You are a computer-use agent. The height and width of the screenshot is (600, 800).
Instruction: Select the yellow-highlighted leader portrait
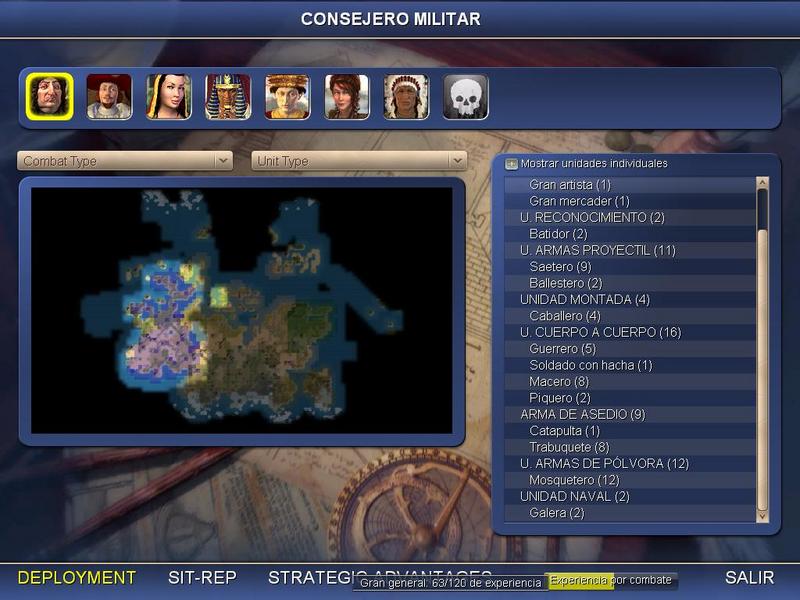coord(49,97)
